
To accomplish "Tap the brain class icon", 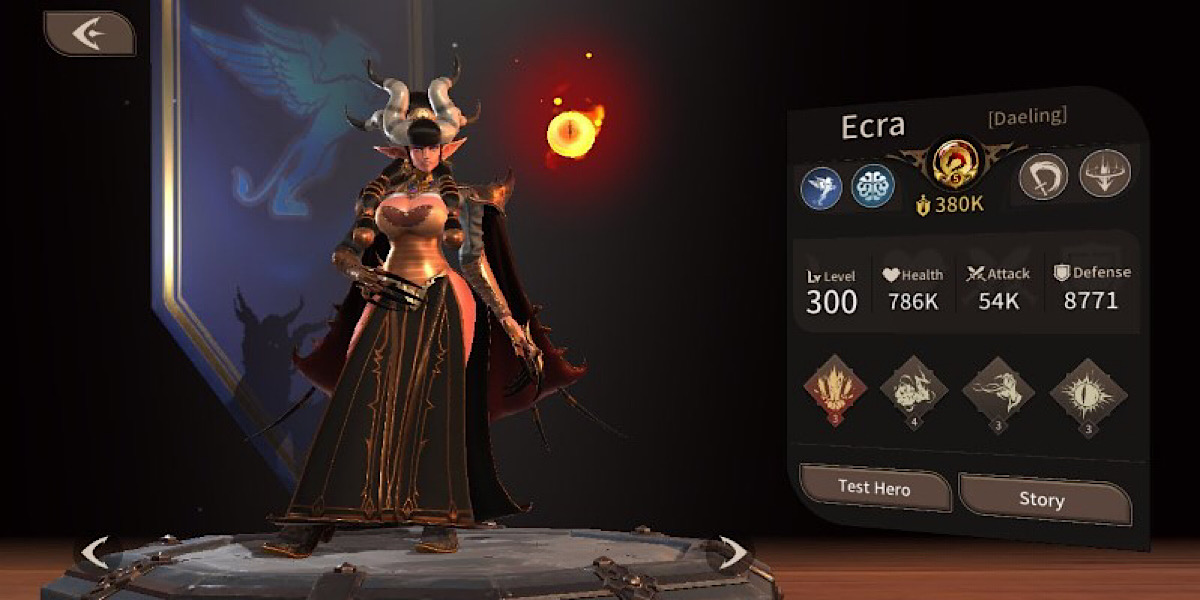I will coord(872,187).
